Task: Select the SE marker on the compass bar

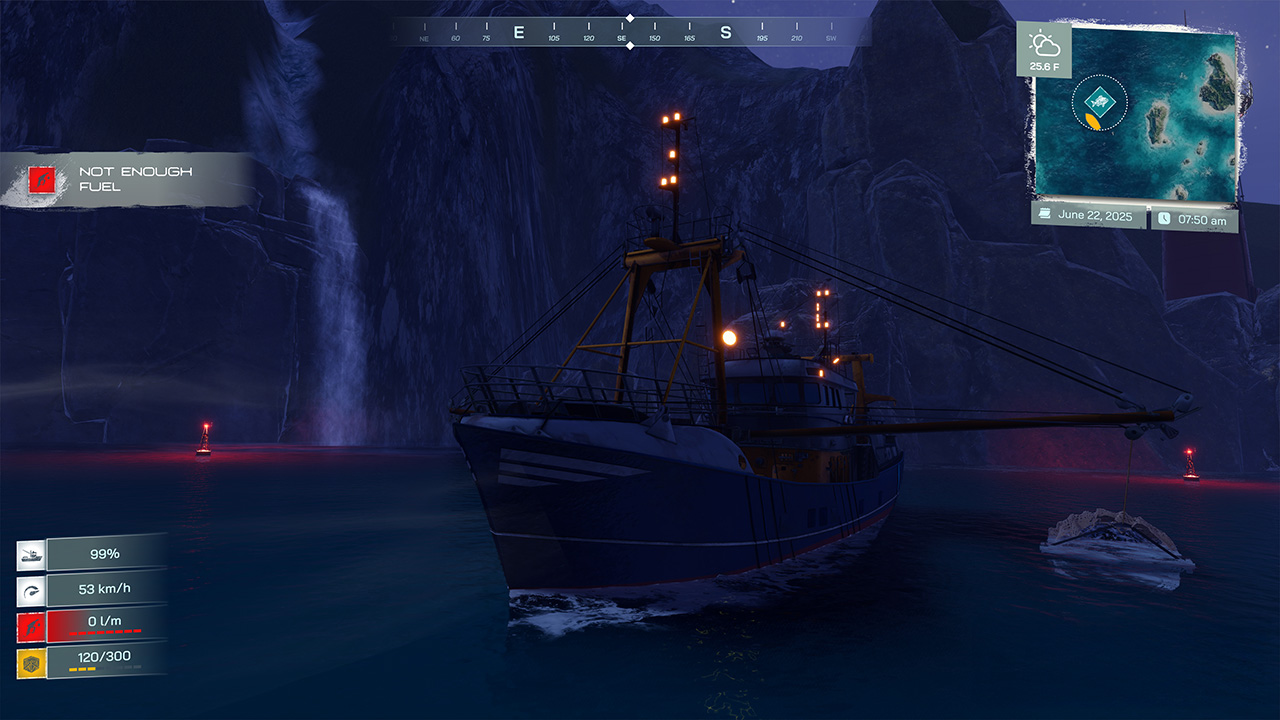Action: pos(621,31)
